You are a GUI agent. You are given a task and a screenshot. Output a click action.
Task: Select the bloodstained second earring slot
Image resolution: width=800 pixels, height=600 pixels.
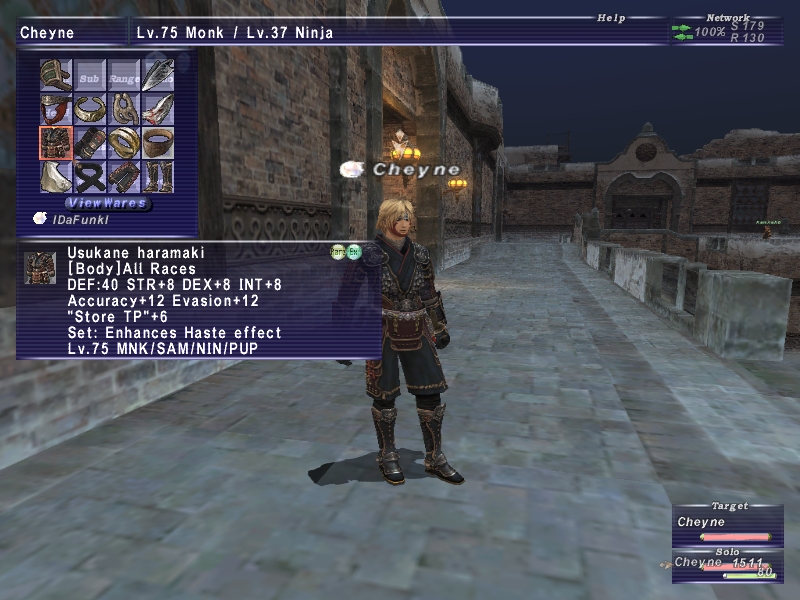pos(158,109)
